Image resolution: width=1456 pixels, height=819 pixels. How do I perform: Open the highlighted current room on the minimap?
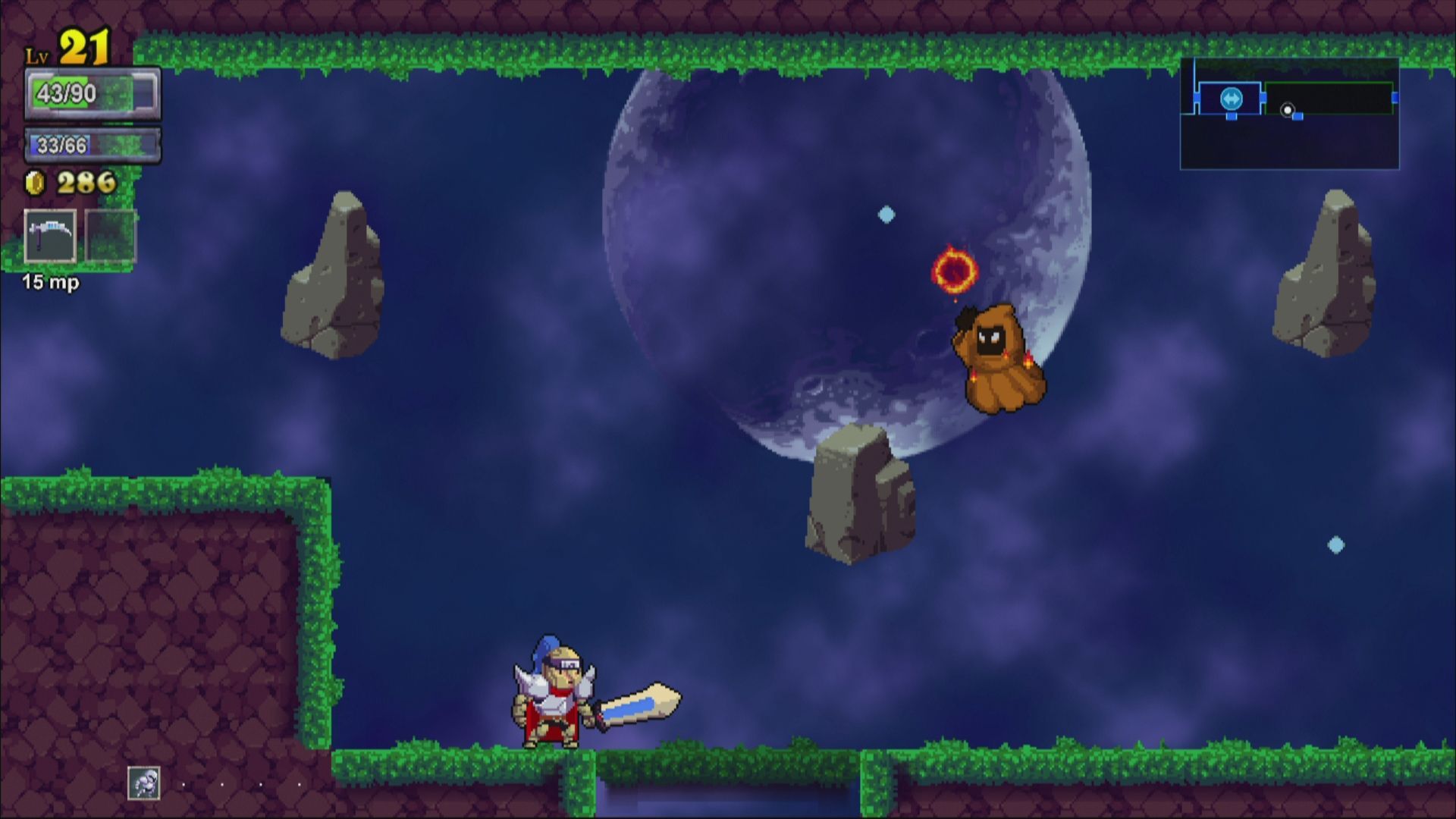[x=1232, y=98]
